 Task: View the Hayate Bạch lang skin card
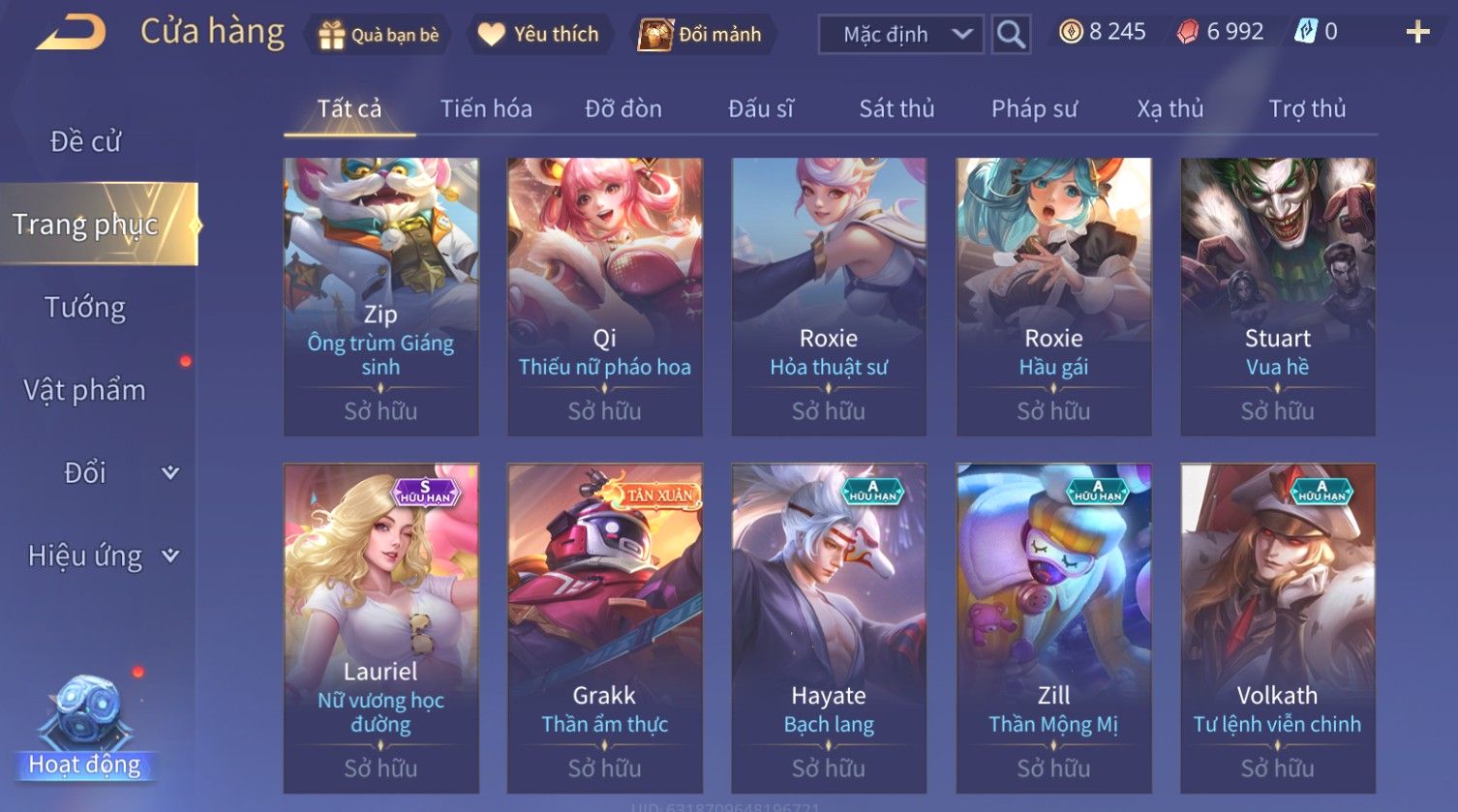point(829,627)
